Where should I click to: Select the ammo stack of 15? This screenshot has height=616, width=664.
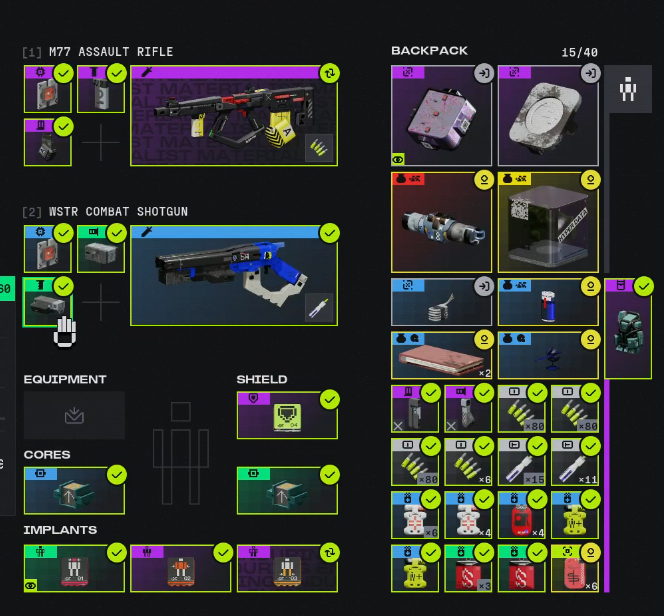coord(521,461)
